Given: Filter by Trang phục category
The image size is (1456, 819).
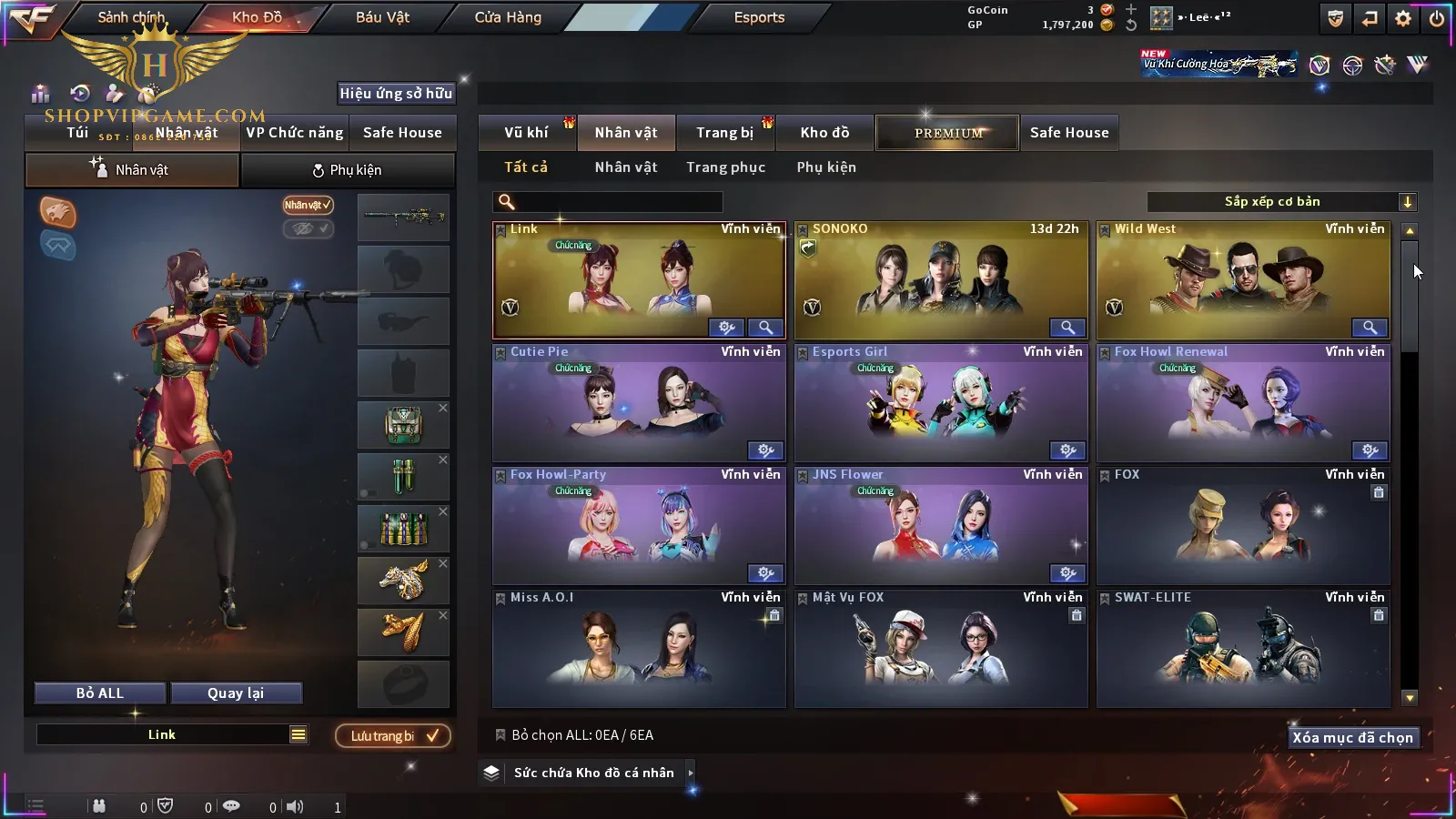Looking at the screenshot, I should click(x=725, y=167).
